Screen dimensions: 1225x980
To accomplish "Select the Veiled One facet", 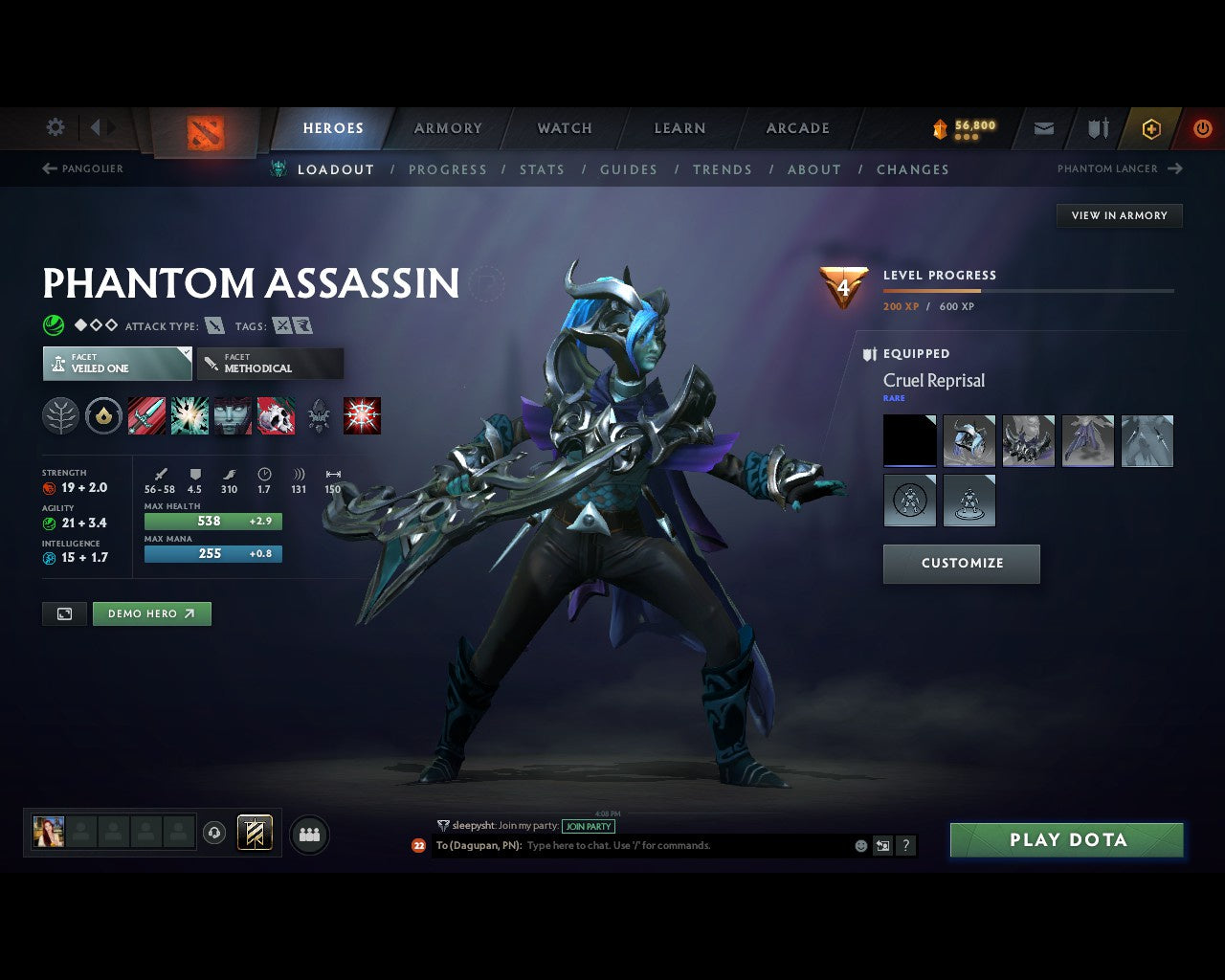I will click(x=116, y=364).
